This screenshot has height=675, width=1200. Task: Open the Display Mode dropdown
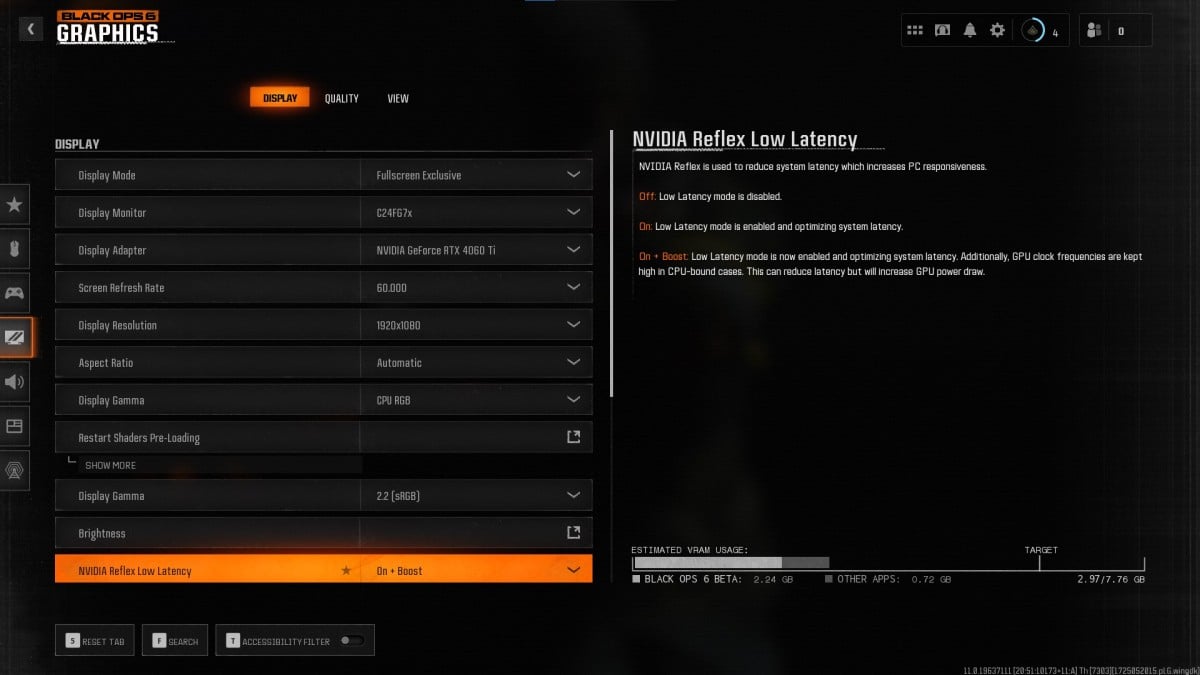coord(573,175)
